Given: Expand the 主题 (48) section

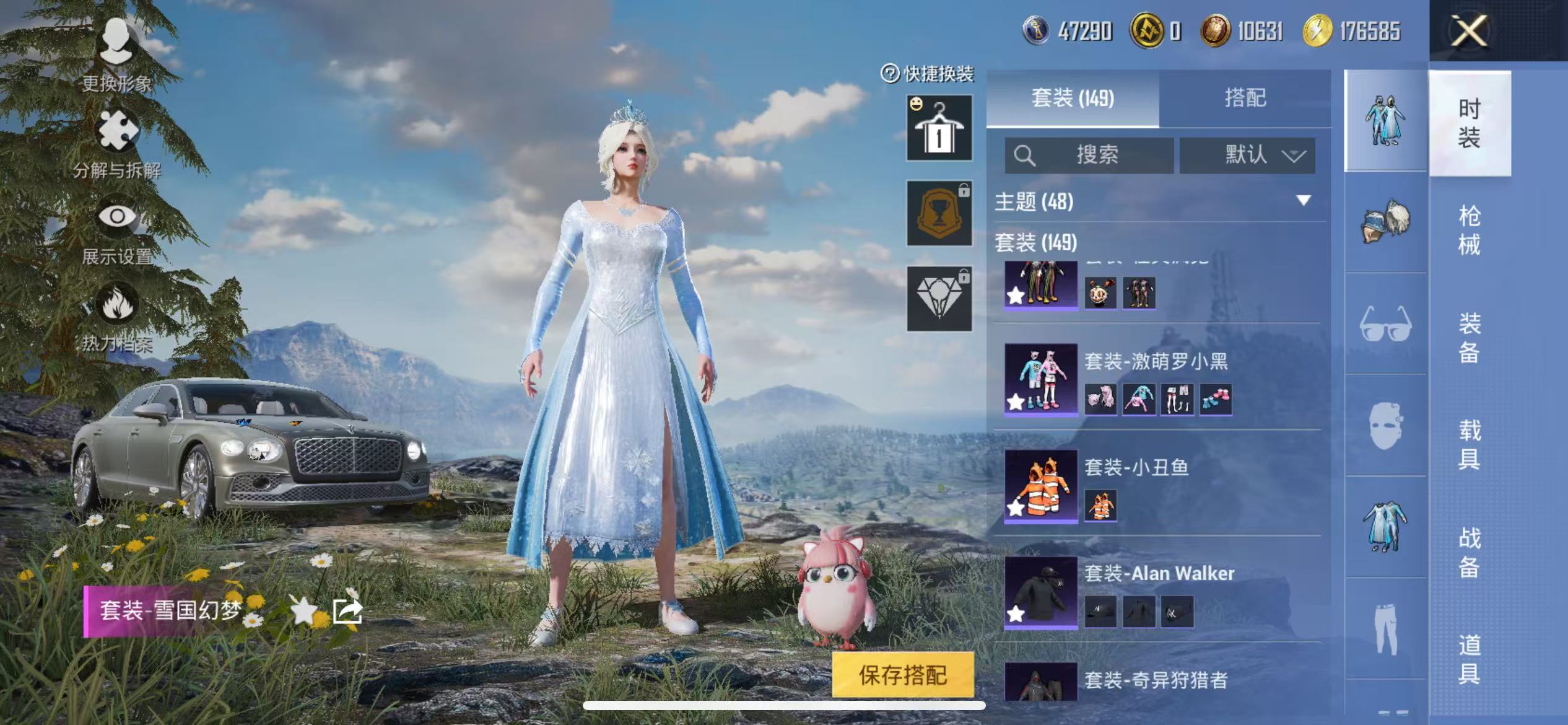Looking at the screenshot, I should (1303, 201).
